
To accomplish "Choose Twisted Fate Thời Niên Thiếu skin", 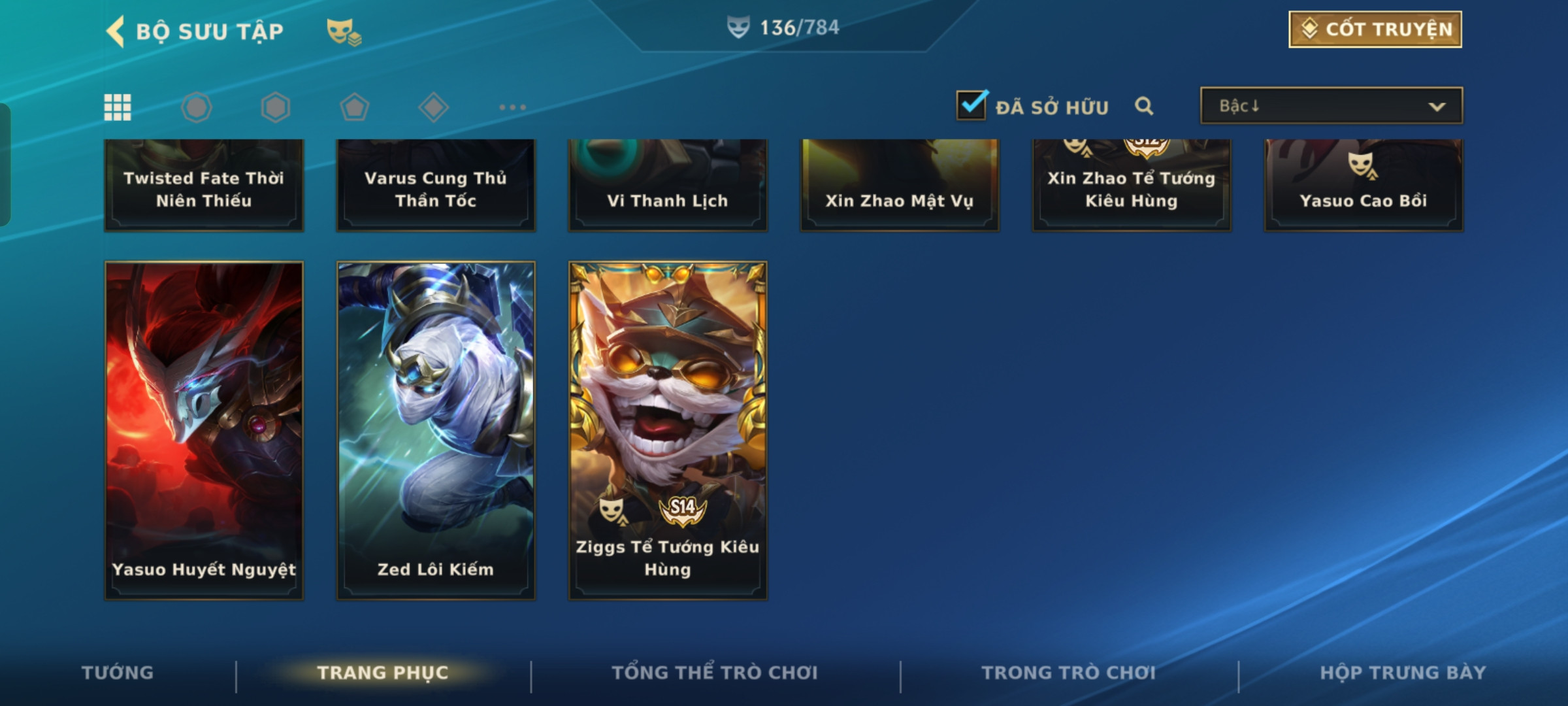I will (204, 186).
